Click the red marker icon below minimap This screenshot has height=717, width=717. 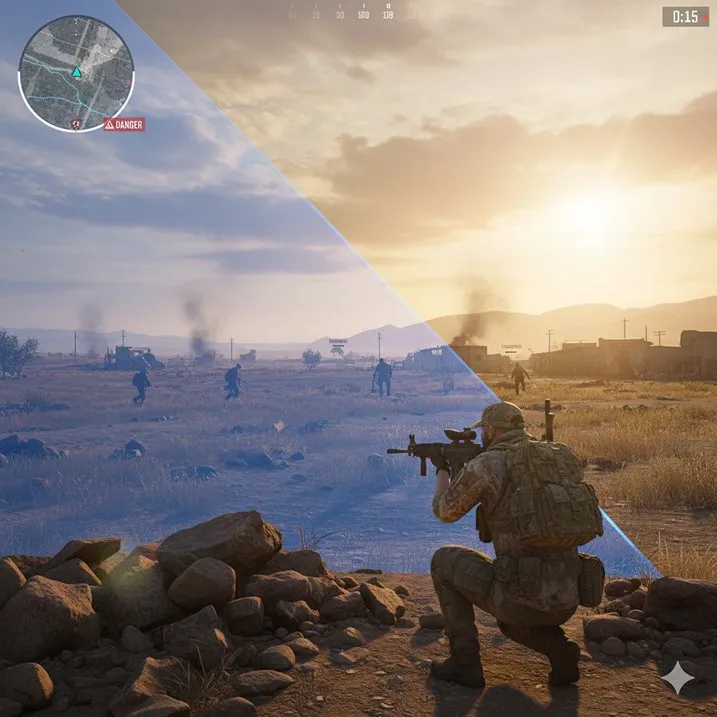76,123
